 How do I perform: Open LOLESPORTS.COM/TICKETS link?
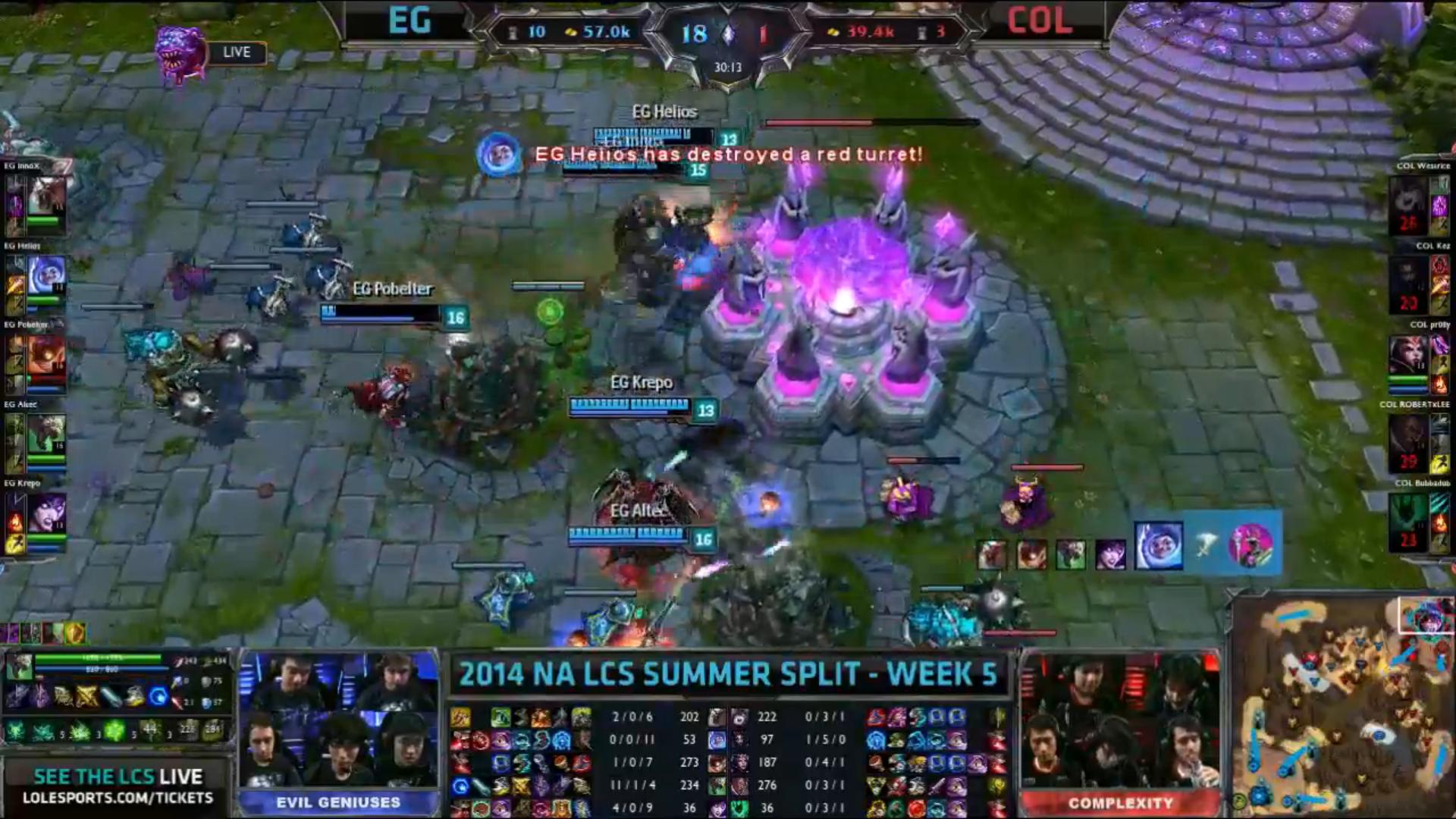point(114,798)
